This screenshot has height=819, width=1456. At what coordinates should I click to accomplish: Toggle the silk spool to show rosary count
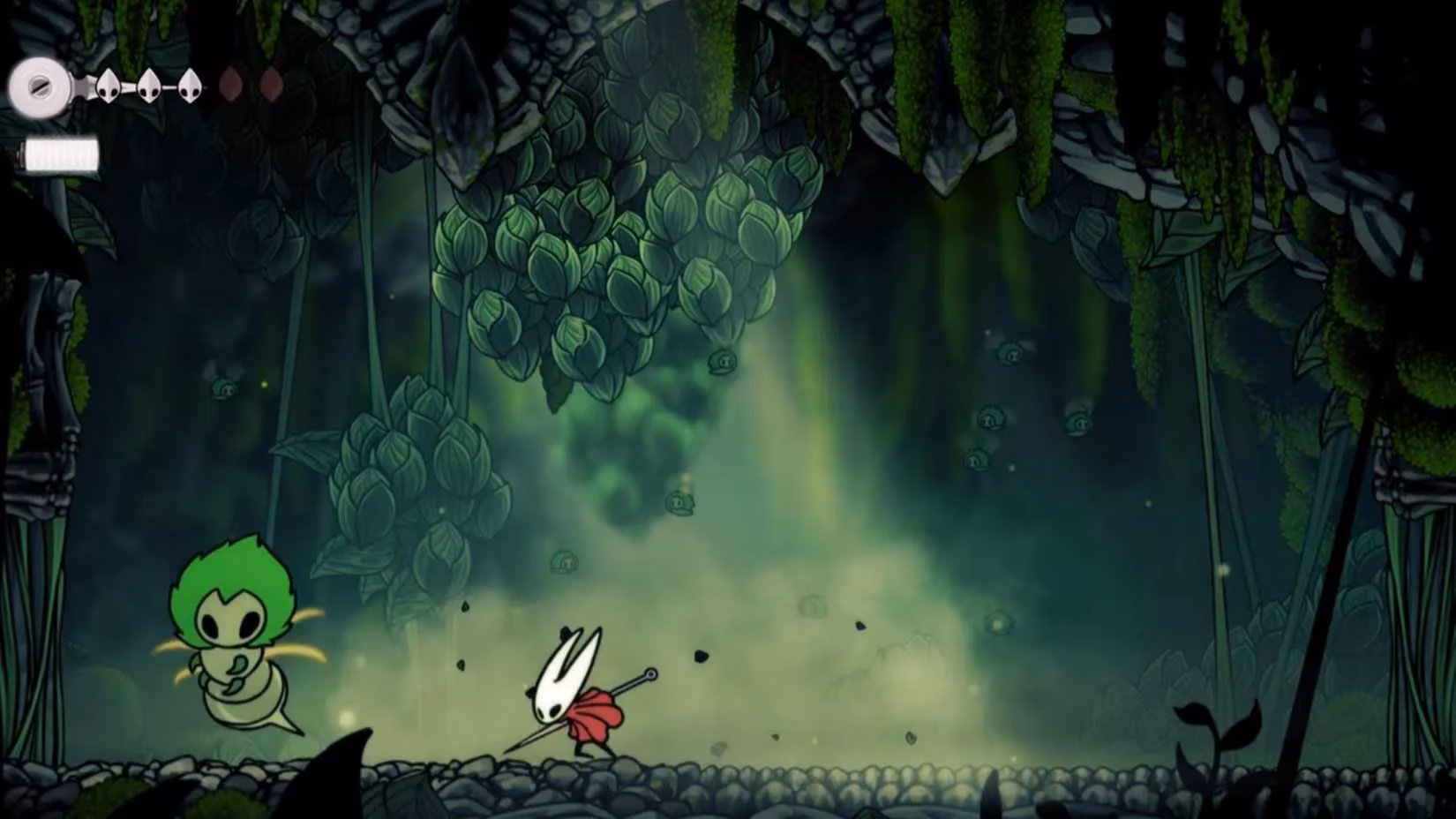tap(40, 86)
